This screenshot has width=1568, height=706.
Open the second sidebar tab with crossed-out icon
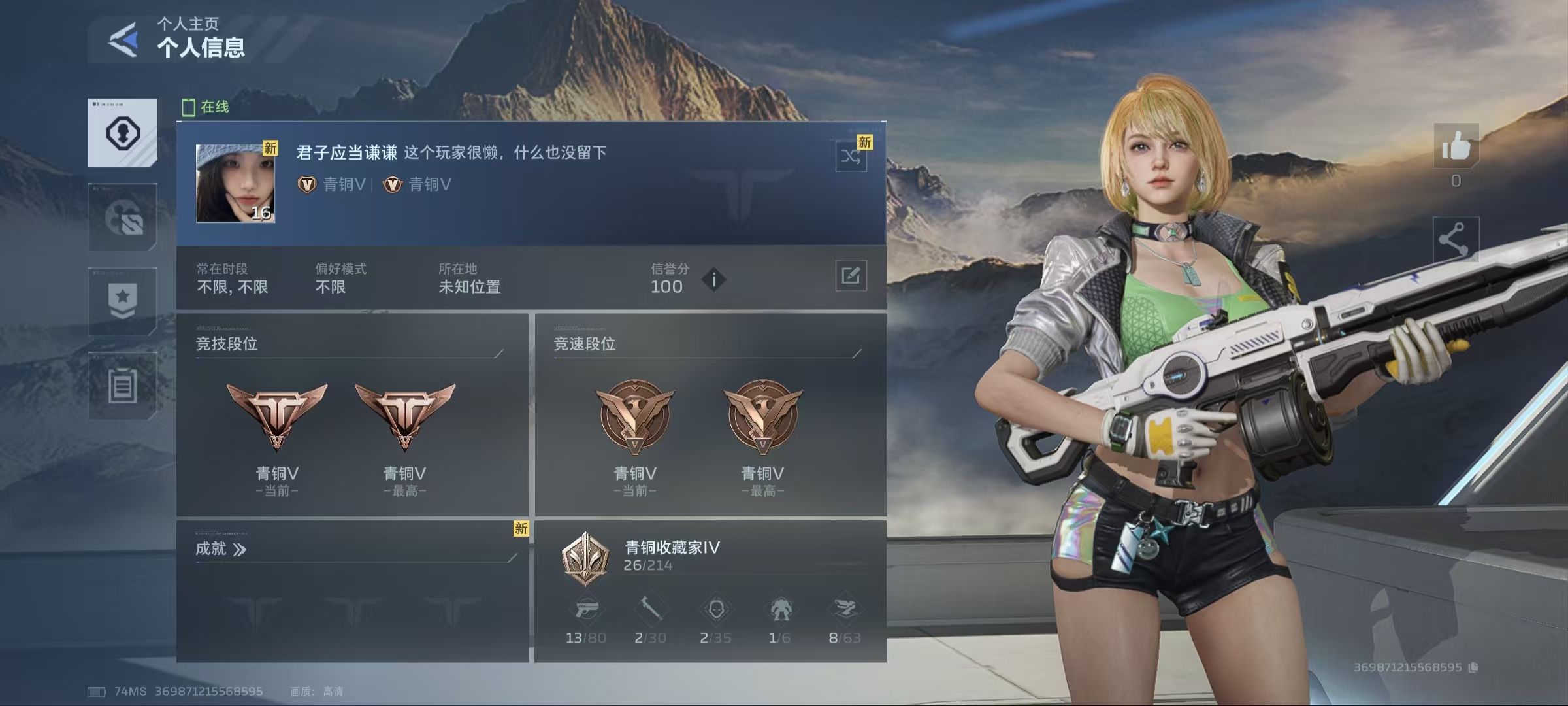click(123, 218)
